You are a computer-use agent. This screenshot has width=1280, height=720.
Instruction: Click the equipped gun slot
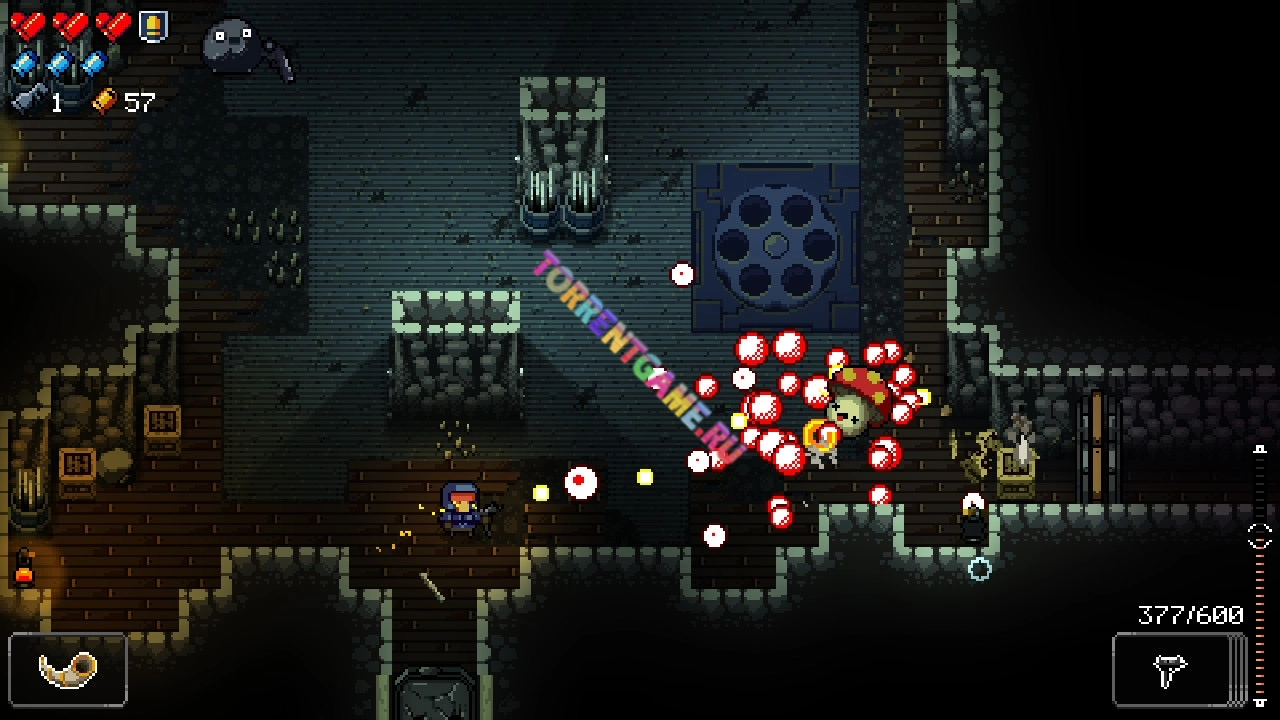[1171, 670]
